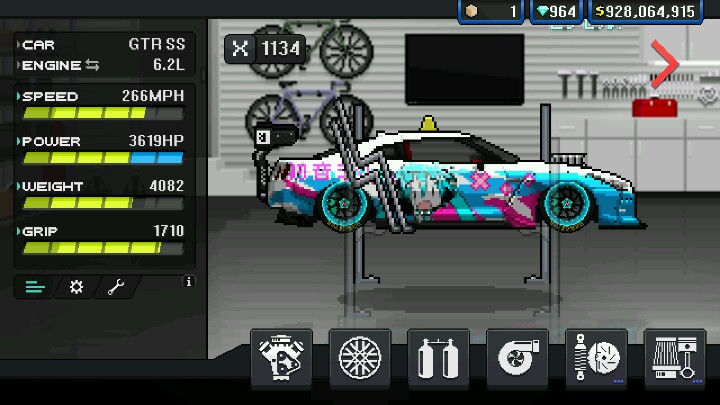Open the wrench tuning tab

point(115,288)
